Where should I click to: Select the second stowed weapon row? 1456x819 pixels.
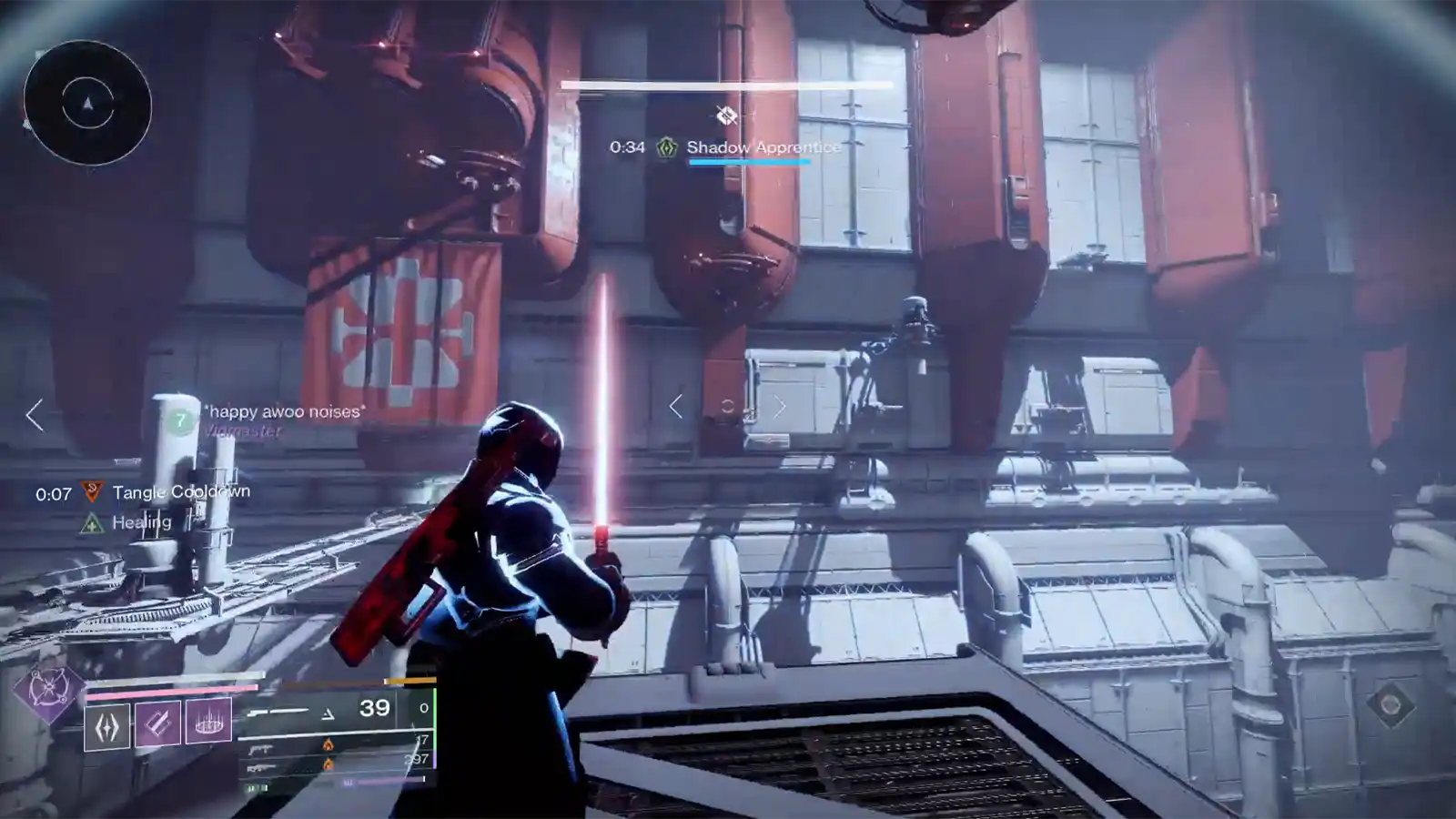coord(339,745)
